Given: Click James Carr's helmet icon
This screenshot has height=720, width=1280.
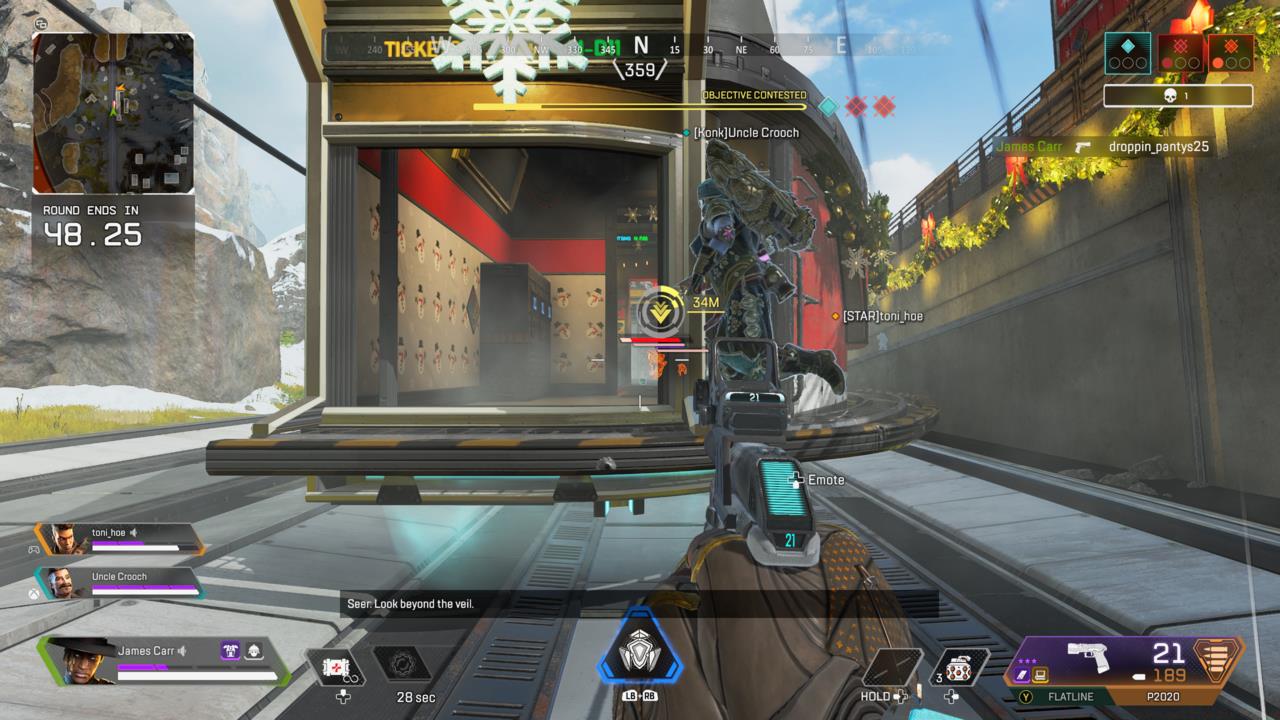Looking at the screenshot, I should [253, 651].
